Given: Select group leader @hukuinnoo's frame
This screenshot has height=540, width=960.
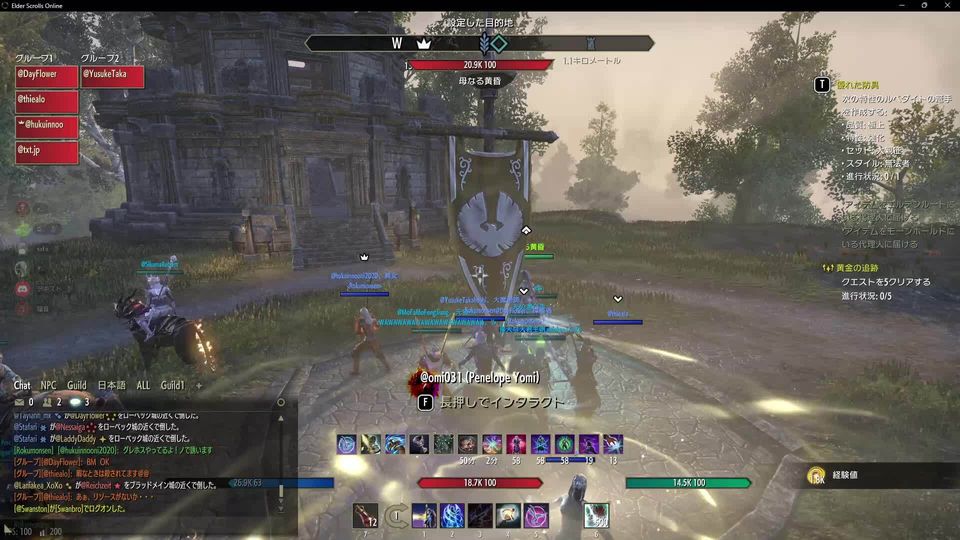Looking at the screenshot, I should 45,126.
